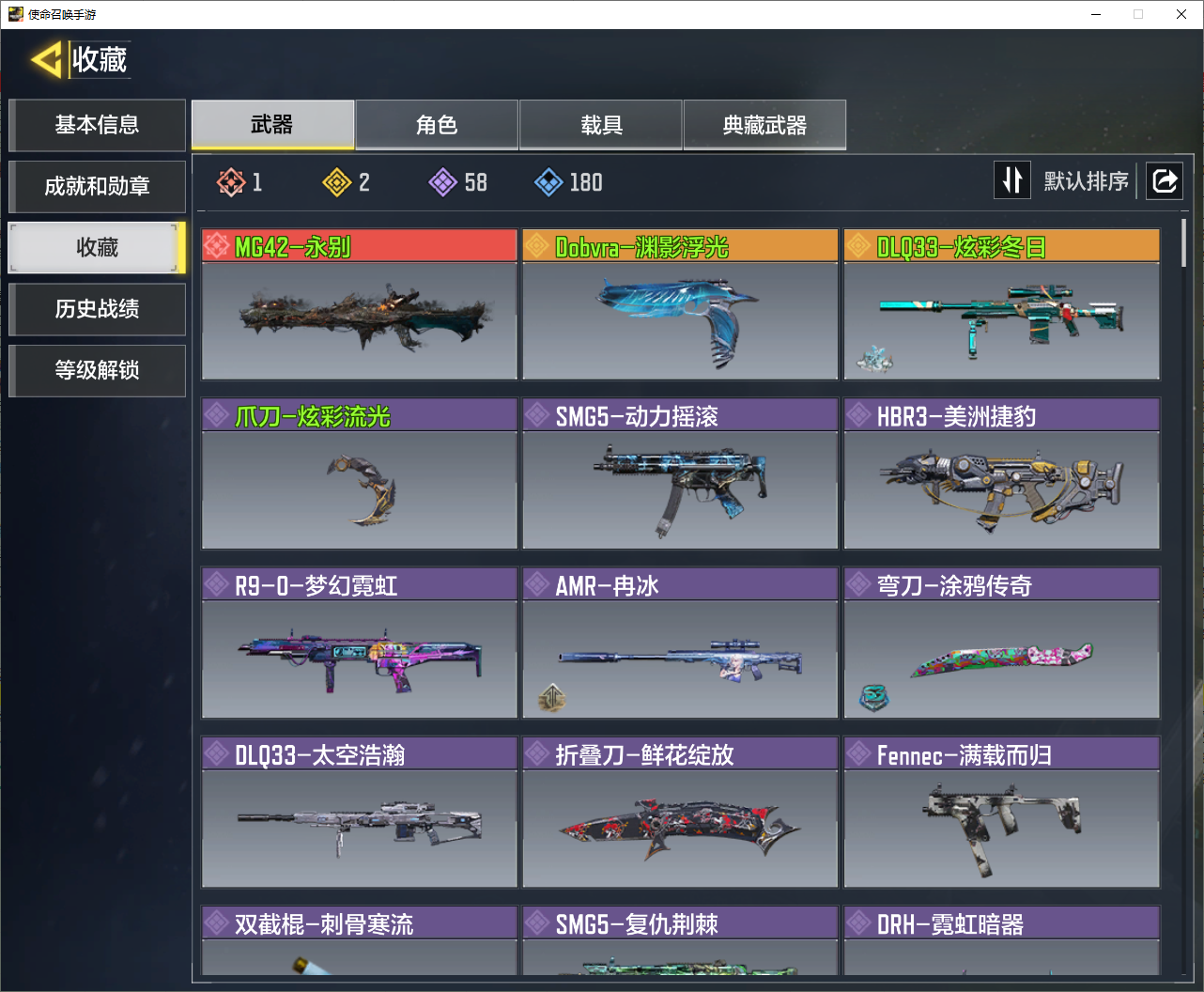Select the MG42-永别 weapon card
Image resolution: width=1204 pixels, height=992 pixels.
tap(360, 304)
